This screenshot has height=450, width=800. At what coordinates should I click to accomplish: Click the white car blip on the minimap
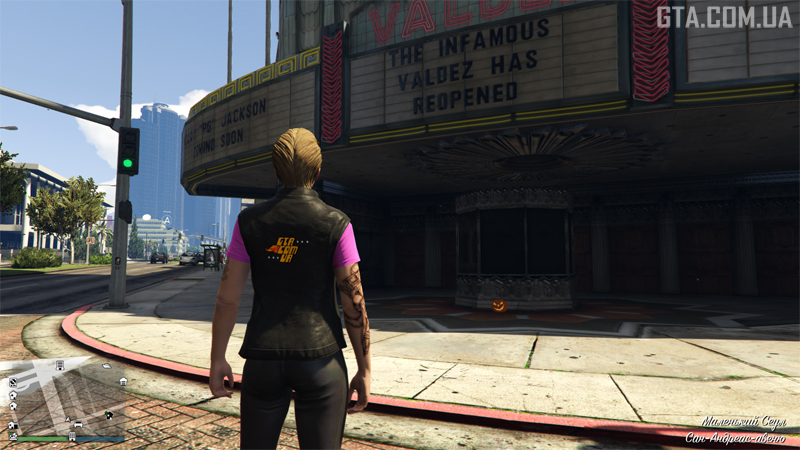coord(78,425)
